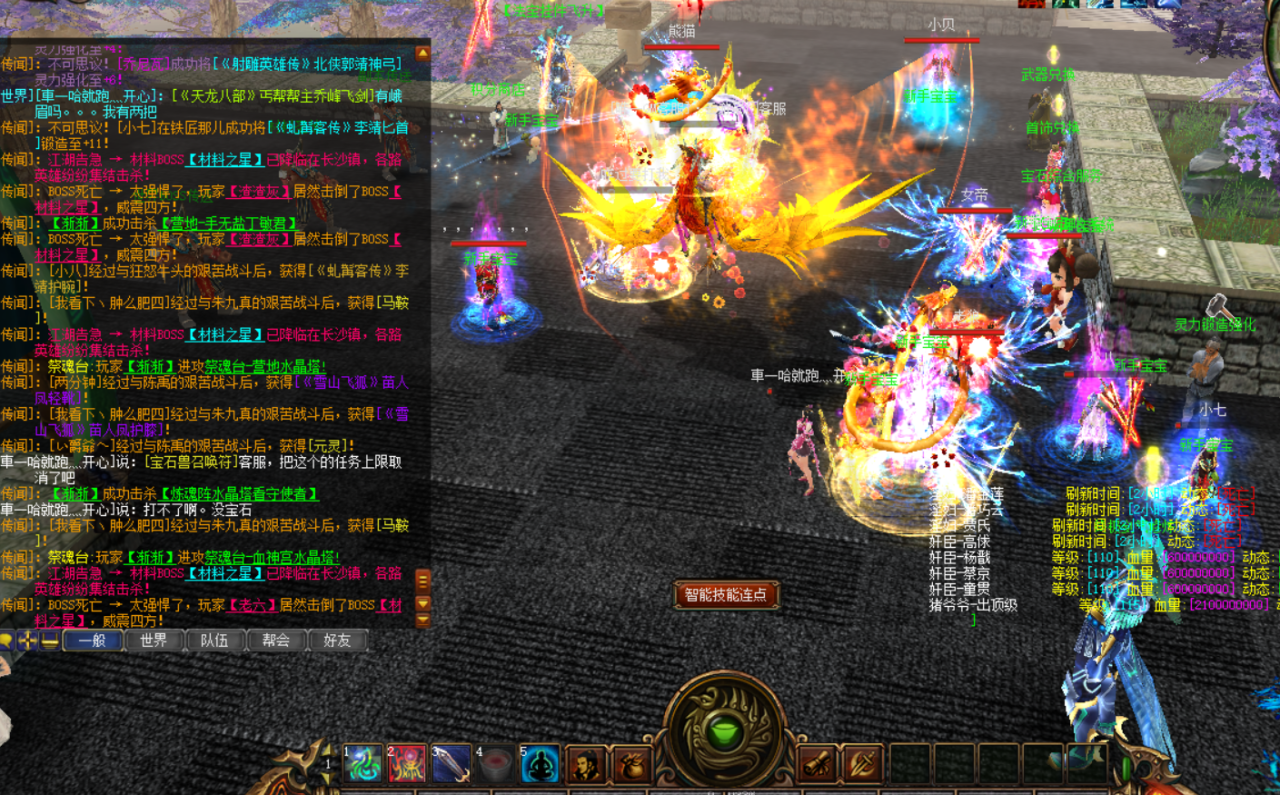This screenshot has width=1280, height=795.
Task: Click the scroll icon on the hotbar
Action: (817, 765)
